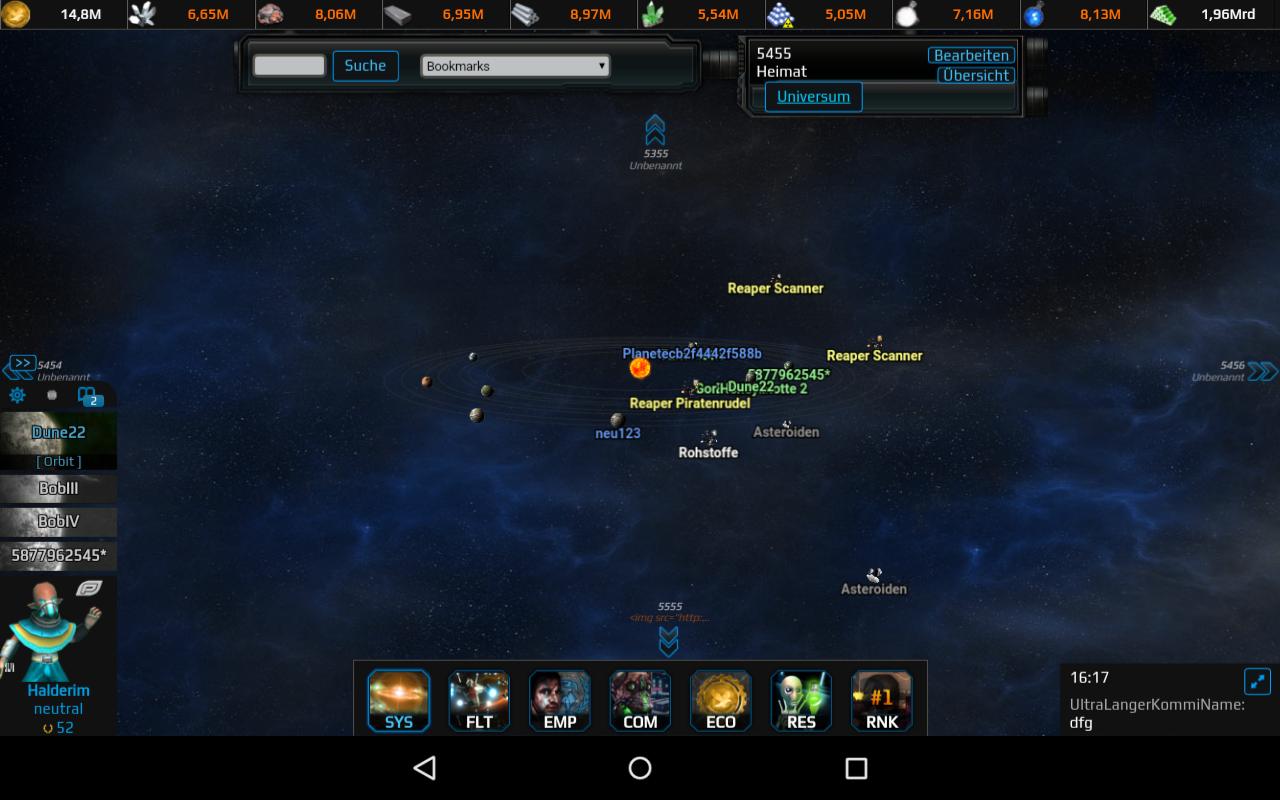This screenshot has width=1280, height=800.
Task: Open the ECO economy screen icon
Action: click(720, 700)
